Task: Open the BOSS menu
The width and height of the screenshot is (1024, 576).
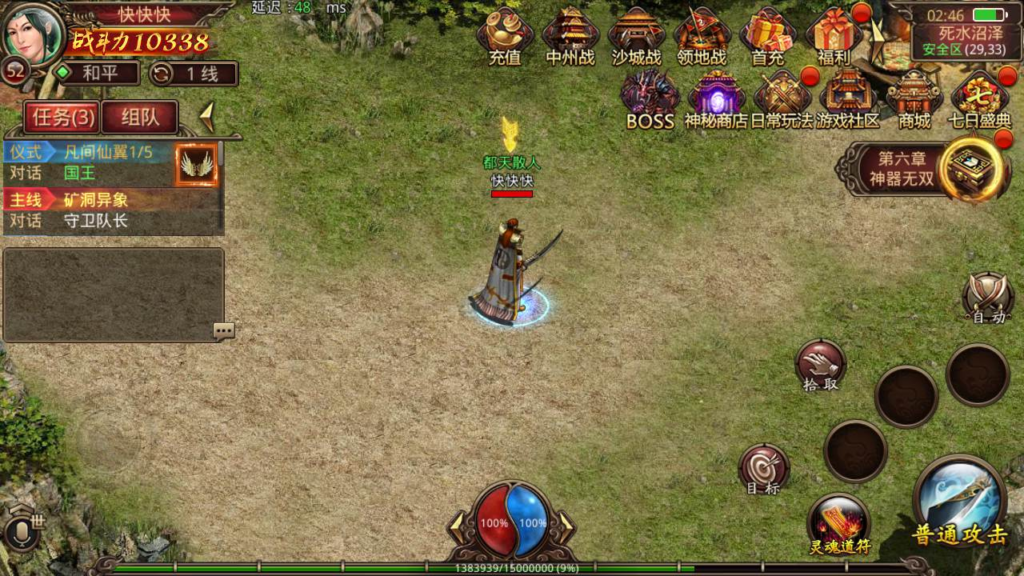Action: tap(650, 100)
